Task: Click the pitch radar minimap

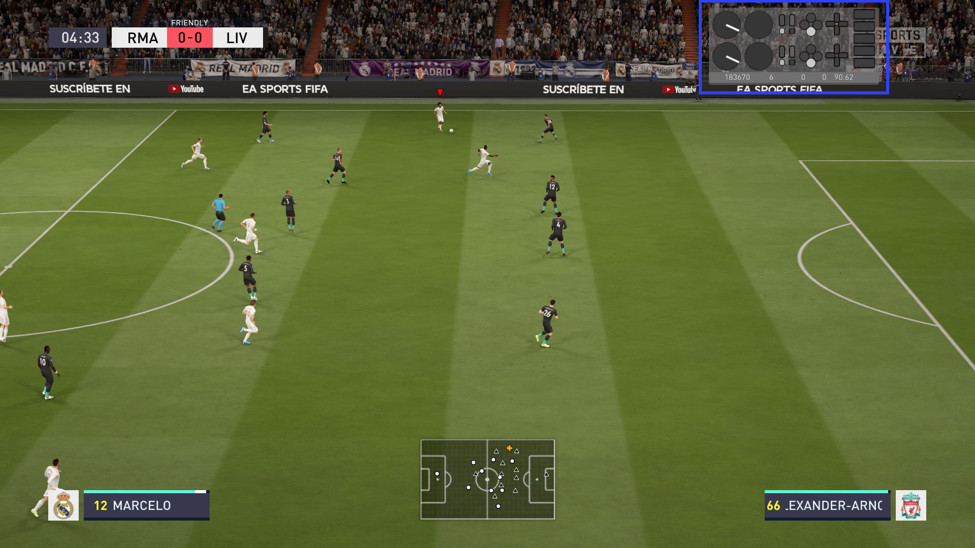Action: click(x=487, y=479)
